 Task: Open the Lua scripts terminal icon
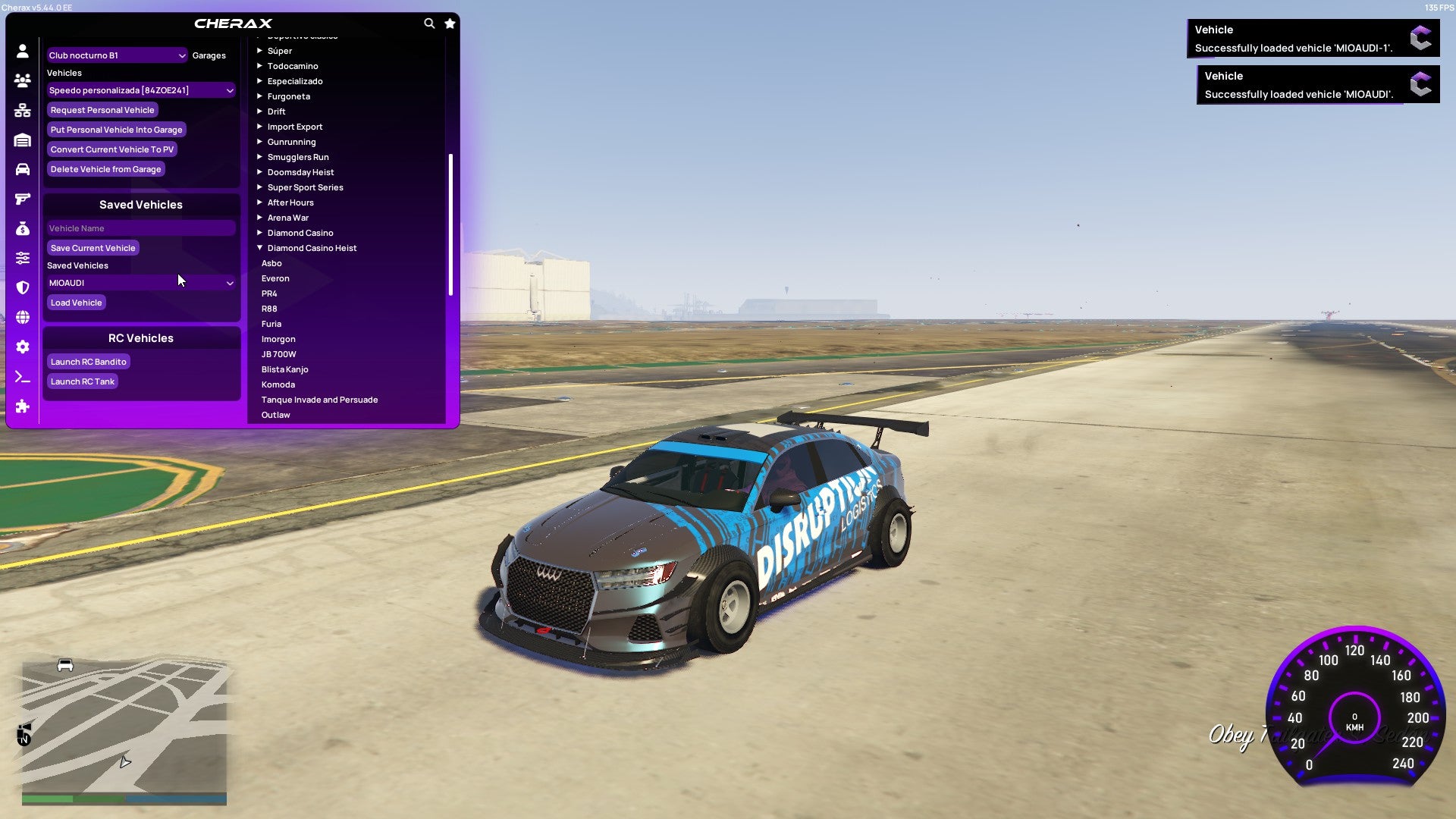pyautogui.click(x=23, y=375)
